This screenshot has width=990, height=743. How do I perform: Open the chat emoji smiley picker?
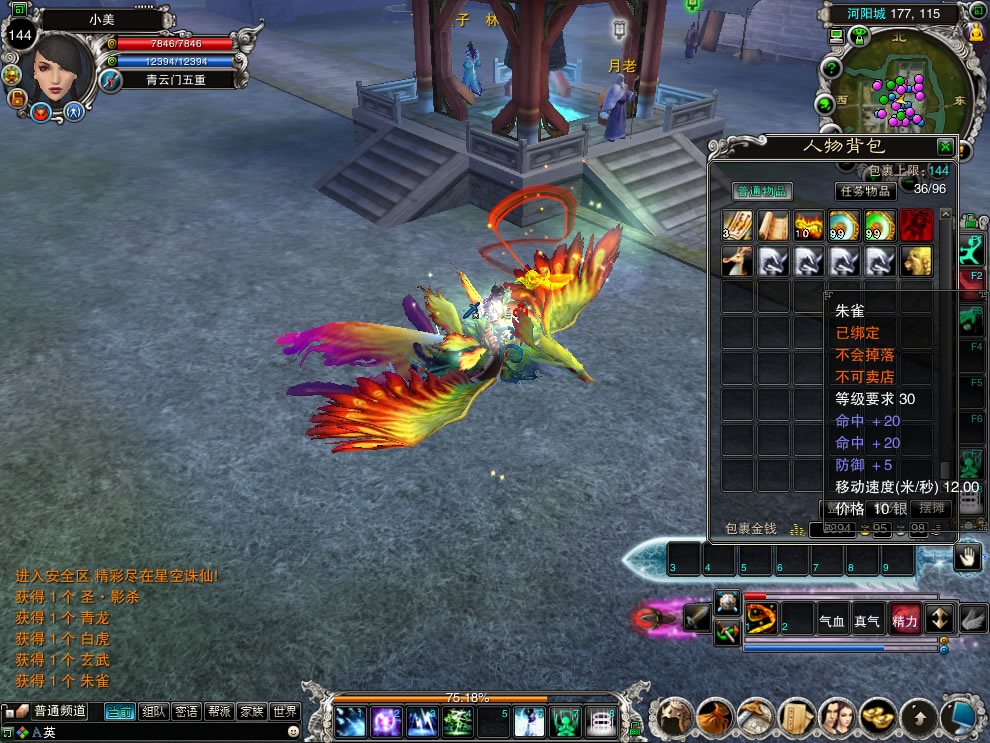click(293, 732)
